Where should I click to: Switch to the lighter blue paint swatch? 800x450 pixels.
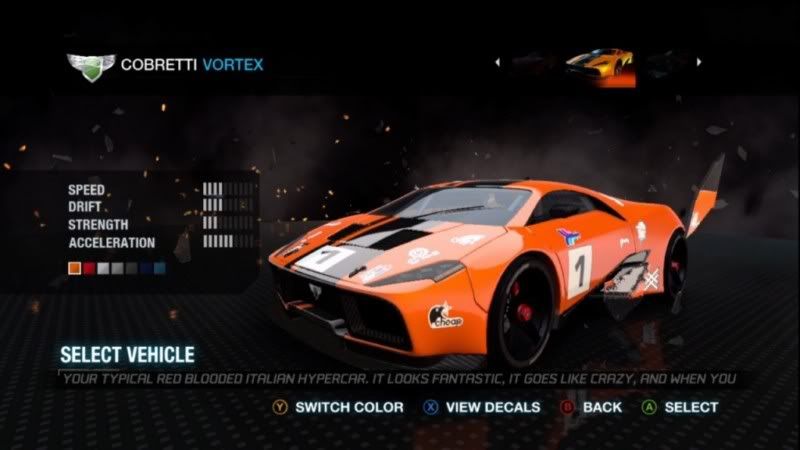160,268
